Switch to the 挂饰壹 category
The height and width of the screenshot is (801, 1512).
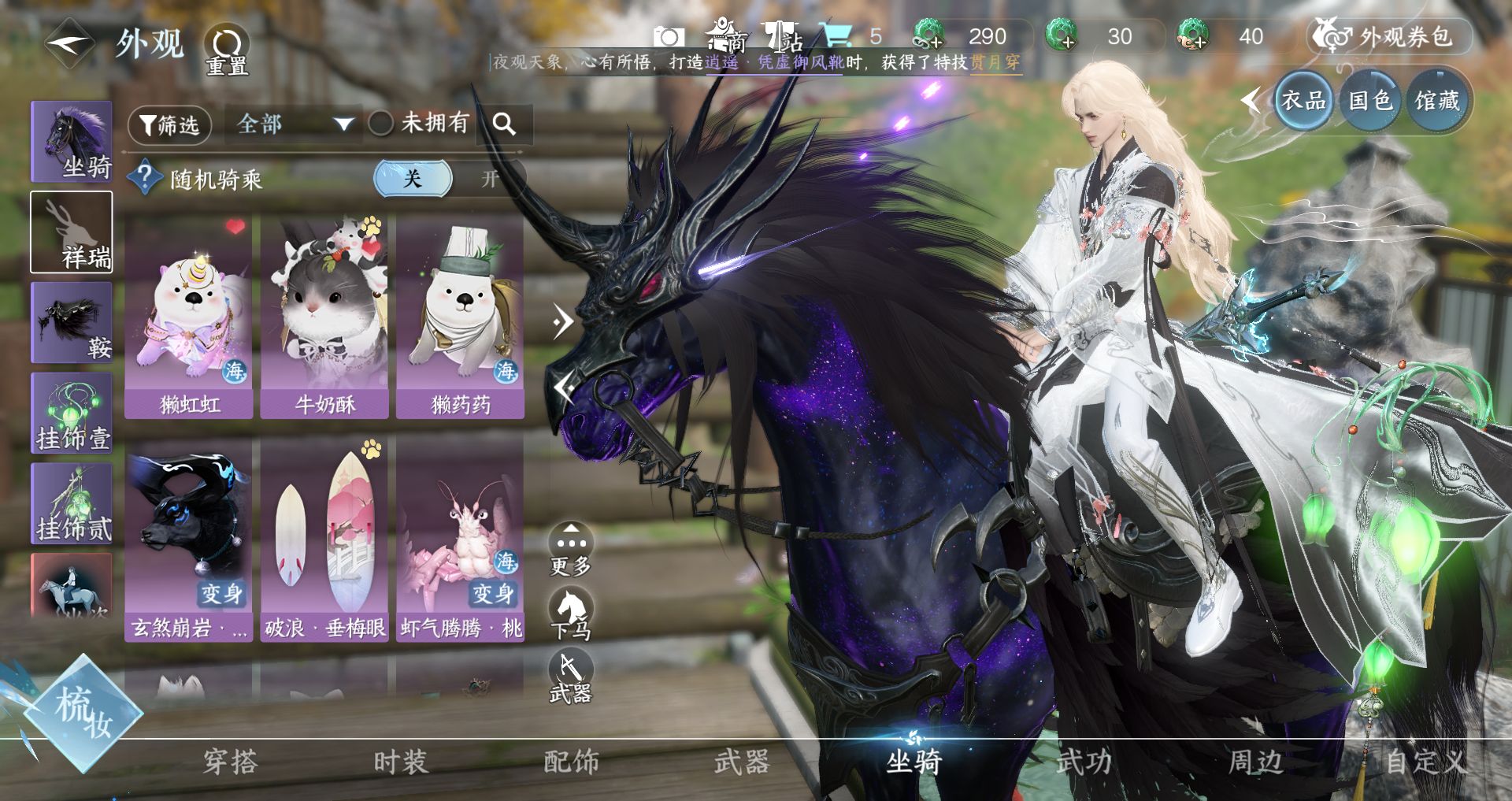coord(72,413)
